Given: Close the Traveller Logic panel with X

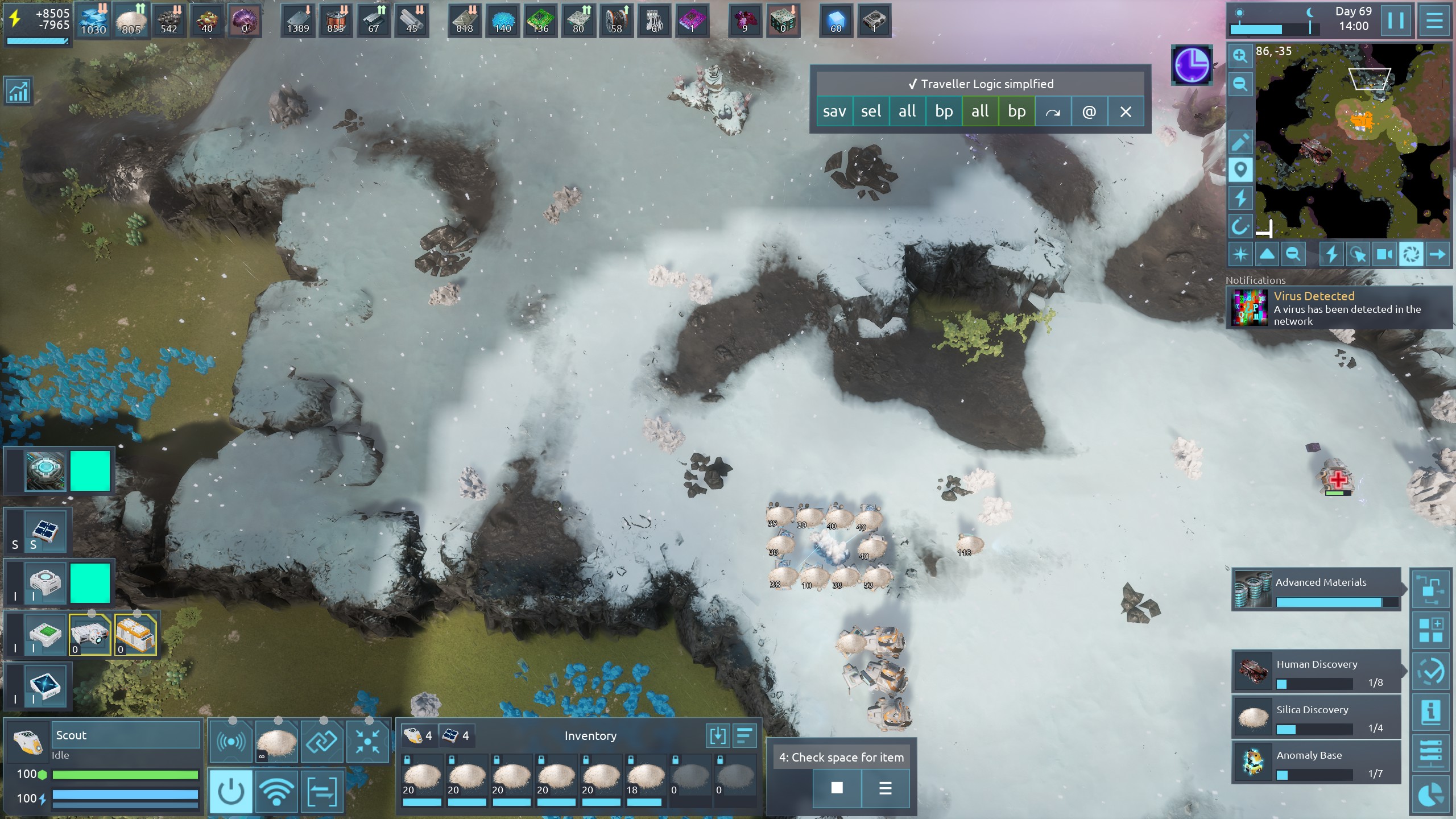Looking at the screenshot, I should (1126, 111).
